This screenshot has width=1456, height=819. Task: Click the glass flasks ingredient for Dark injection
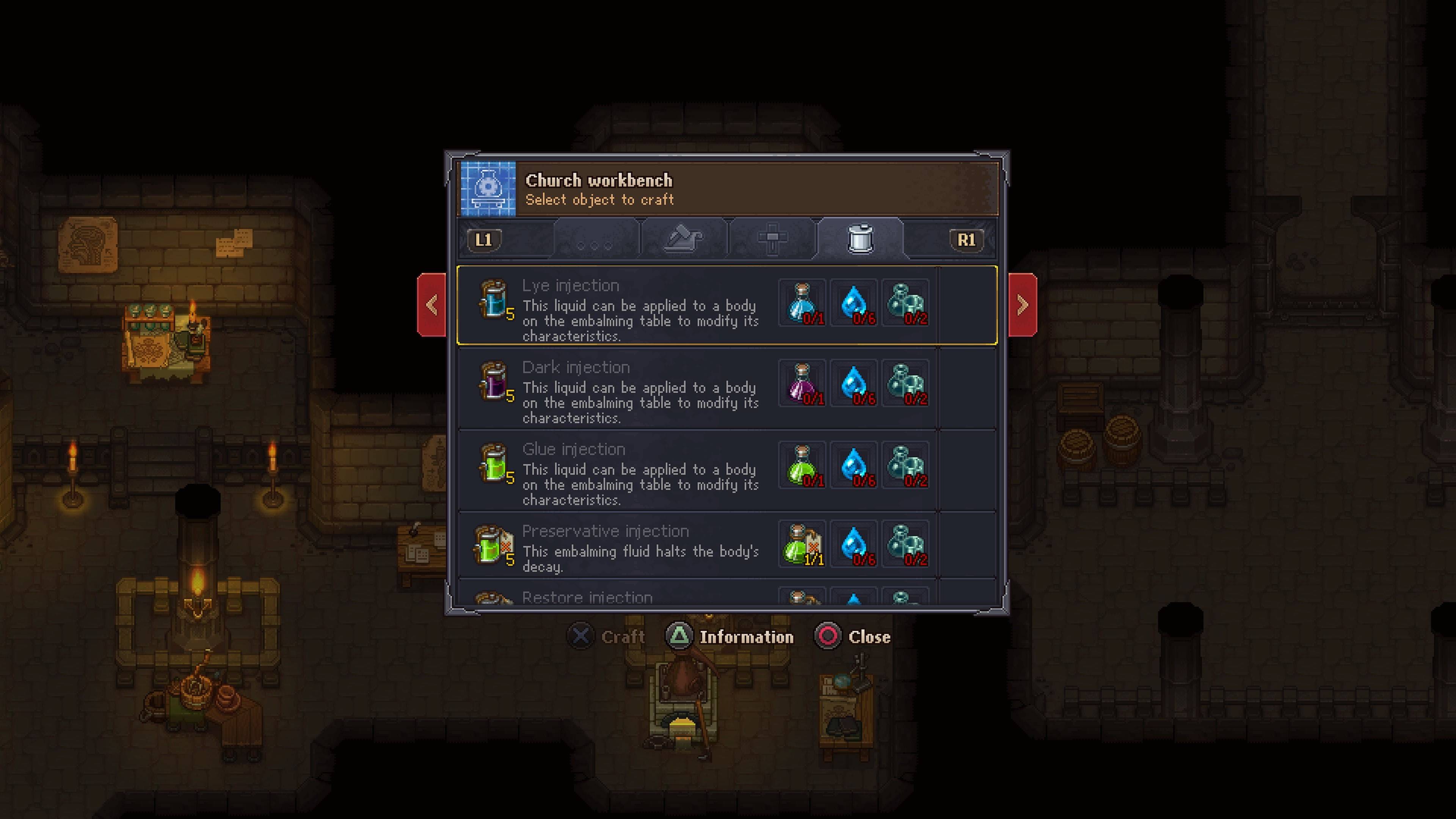[905, 384]
